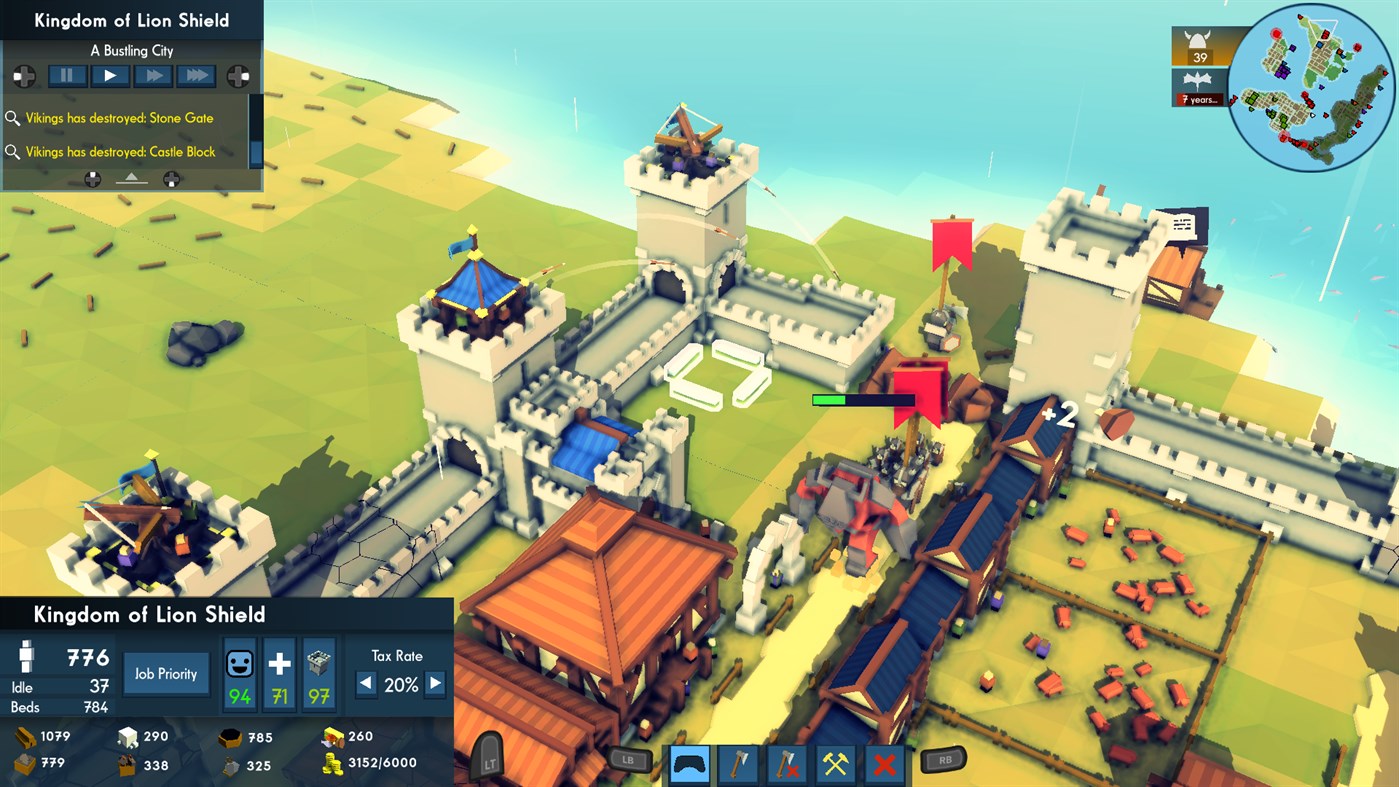
Task: Pause the game simulation
Action: pos(68,75)
